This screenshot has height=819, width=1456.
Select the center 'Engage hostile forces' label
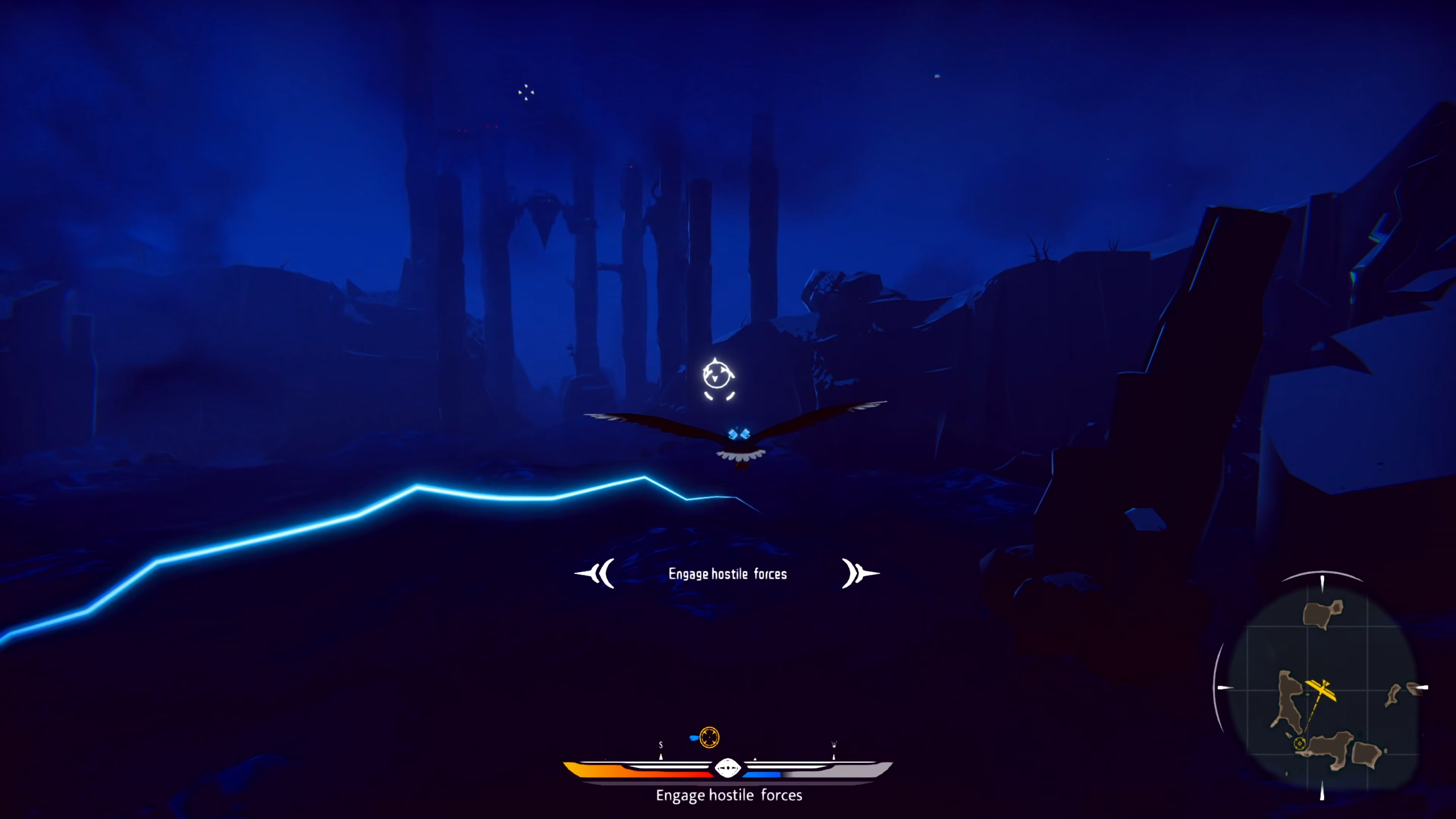tap(728, 574)
